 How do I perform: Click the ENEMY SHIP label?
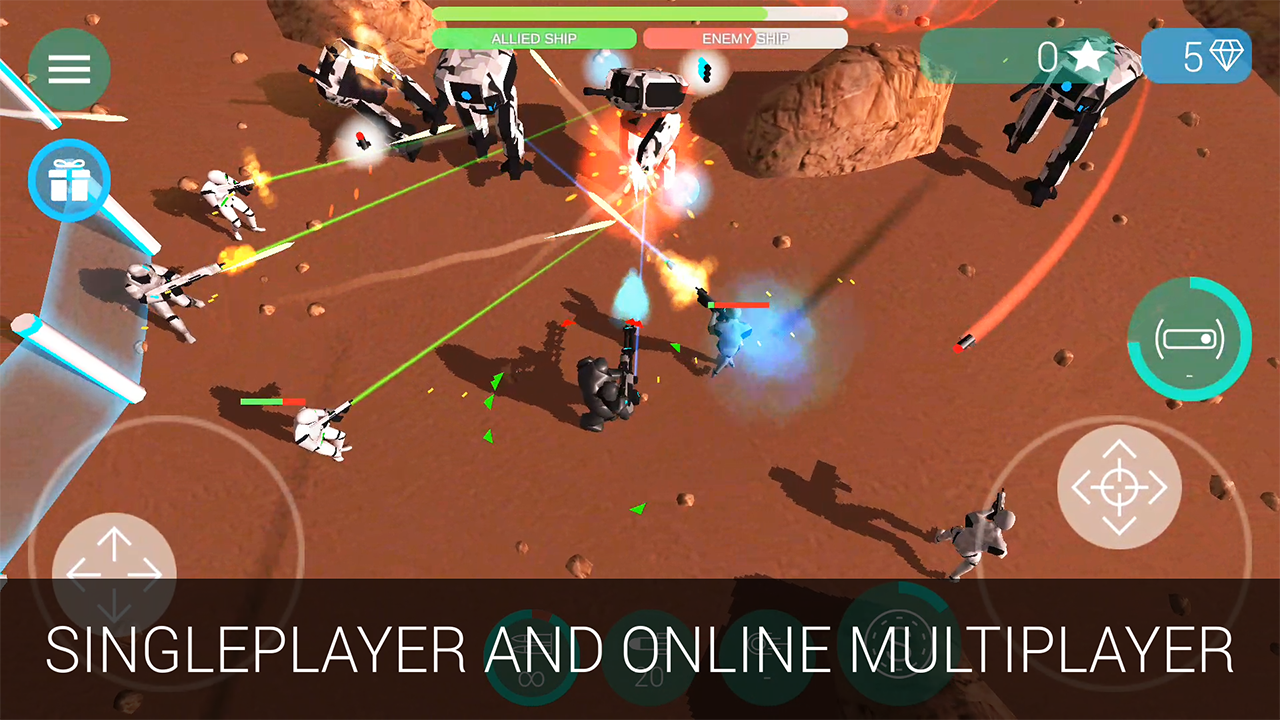pos(744,38)
